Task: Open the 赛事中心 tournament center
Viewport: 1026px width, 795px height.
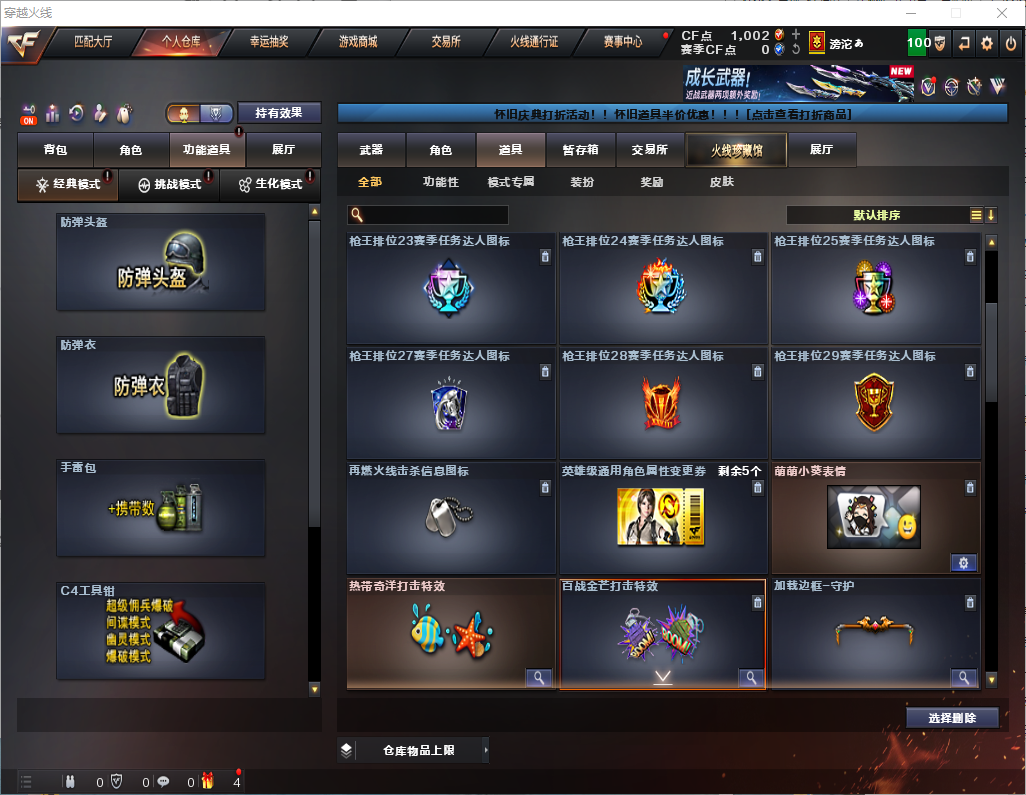Action: pos(622,42)
